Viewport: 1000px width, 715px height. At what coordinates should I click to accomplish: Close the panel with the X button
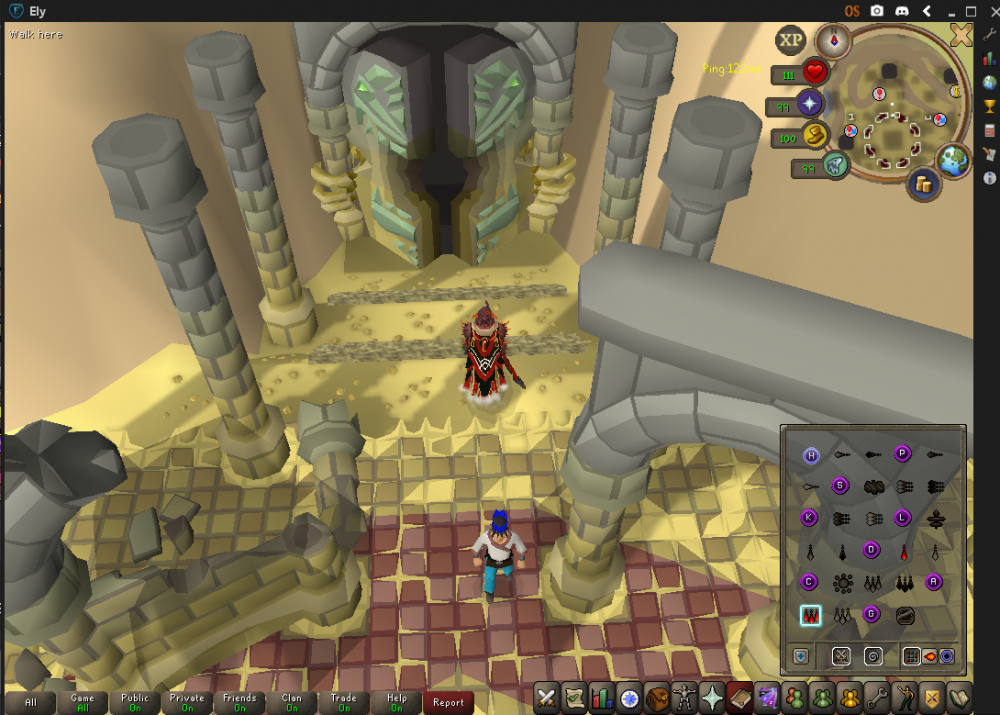click(961, 36)
